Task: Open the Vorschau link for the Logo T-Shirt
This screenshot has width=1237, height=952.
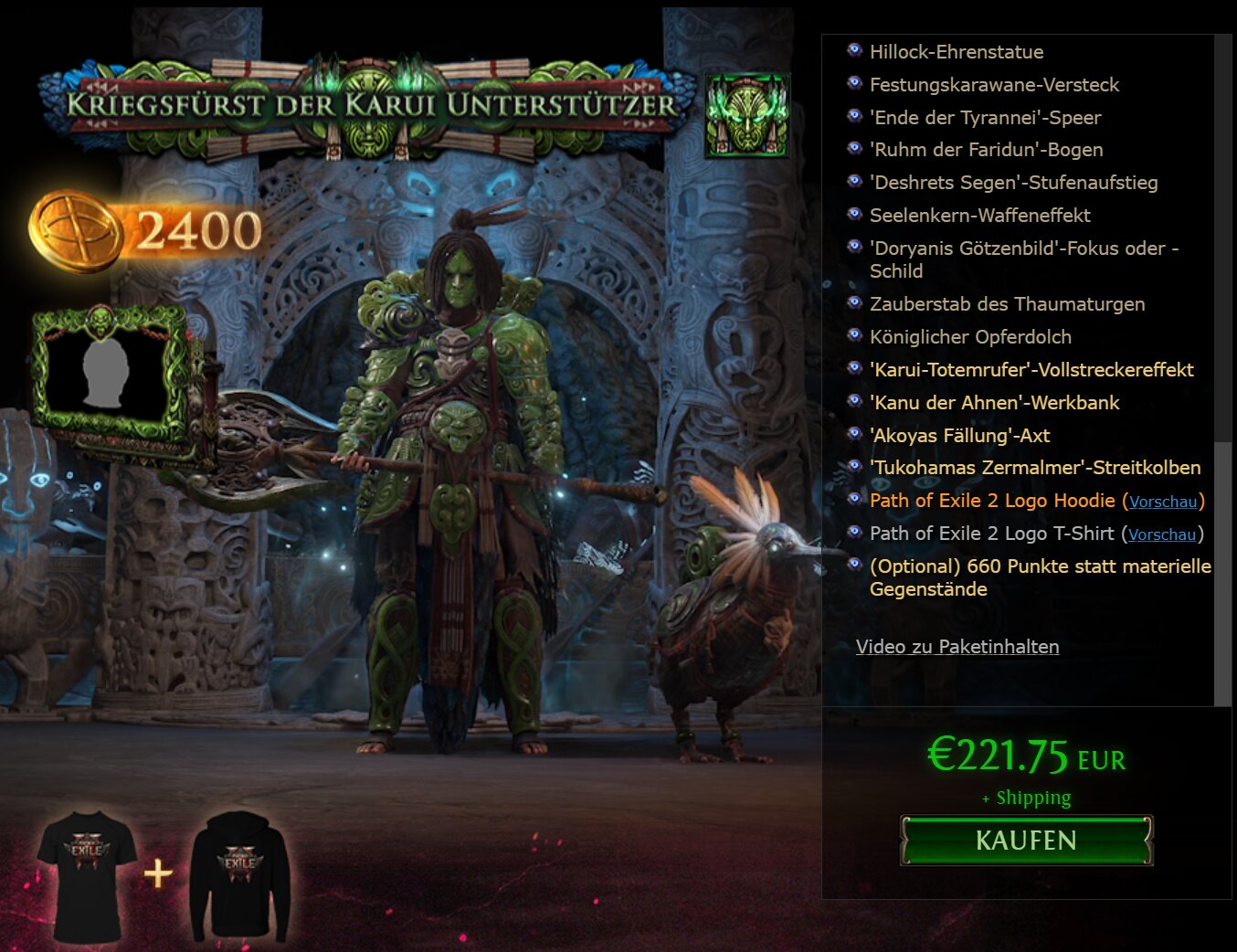Action: tap(1160, 534)
